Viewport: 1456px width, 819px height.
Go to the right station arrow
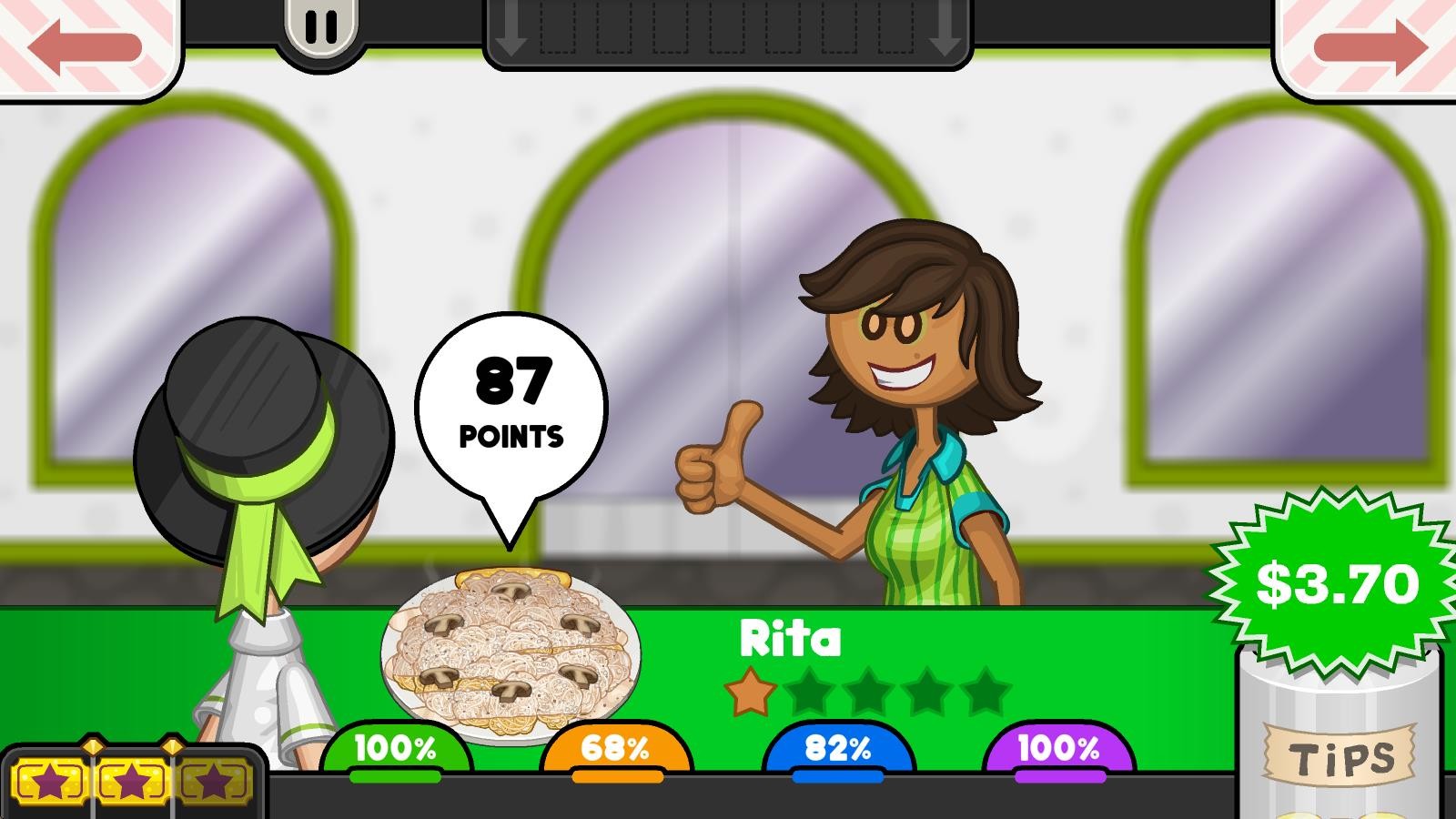[x=1369, y=45]
